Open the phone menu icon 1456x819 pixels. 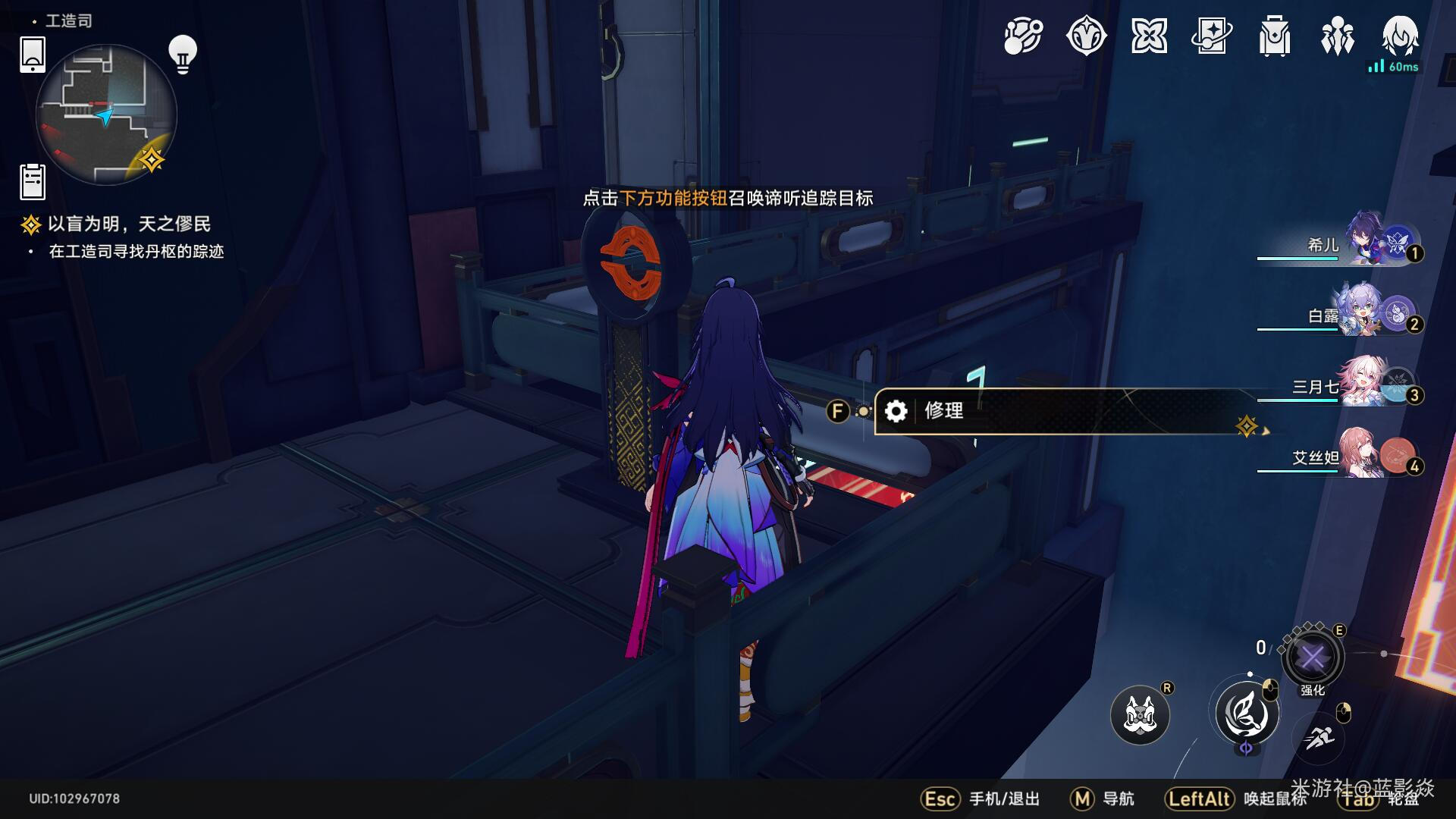pos(33,55)
